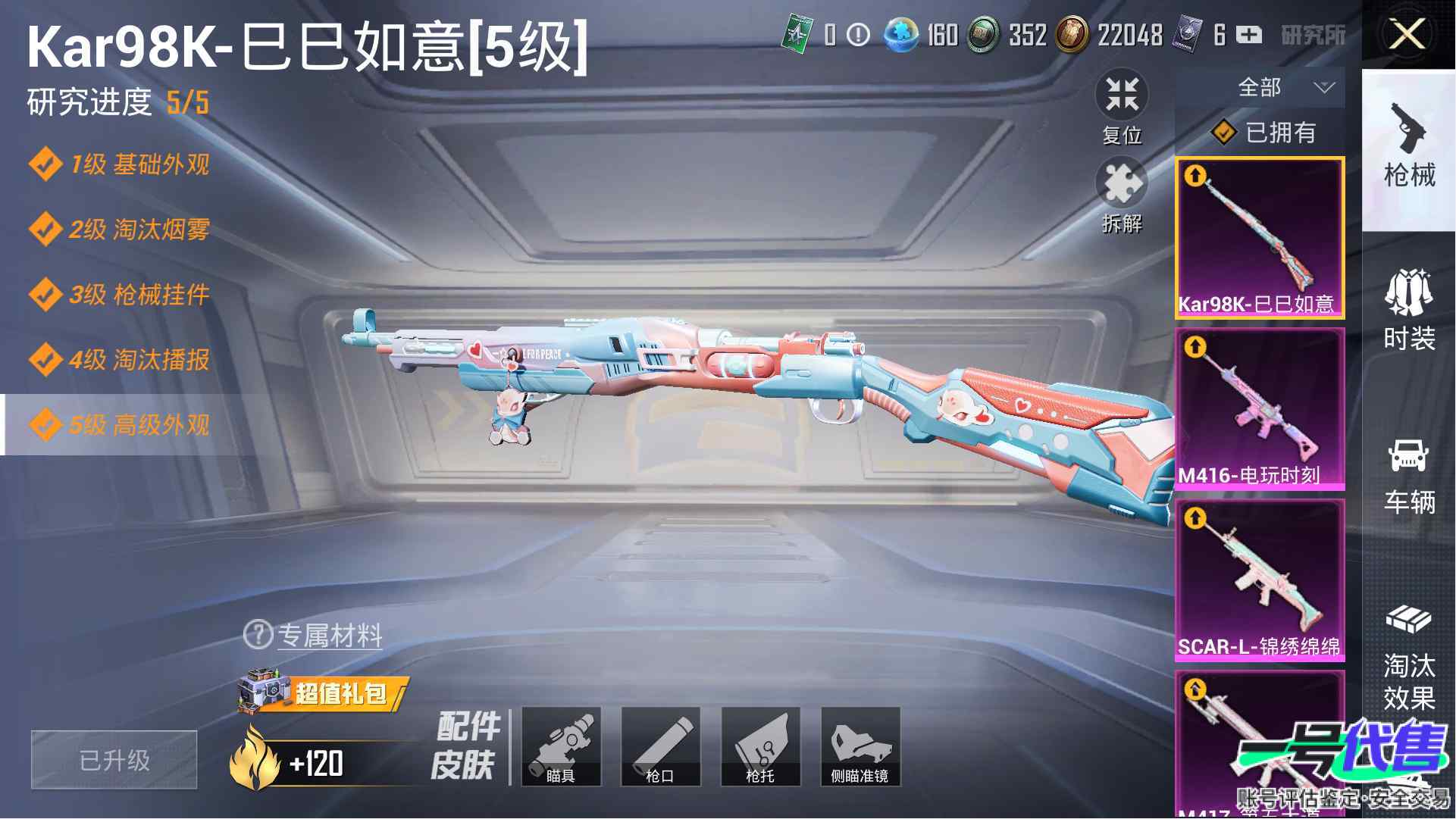This screenshot has height=819, width=1456.
Task: Switch to the 枪械 firearms tab
Action: pos(1409,148)
